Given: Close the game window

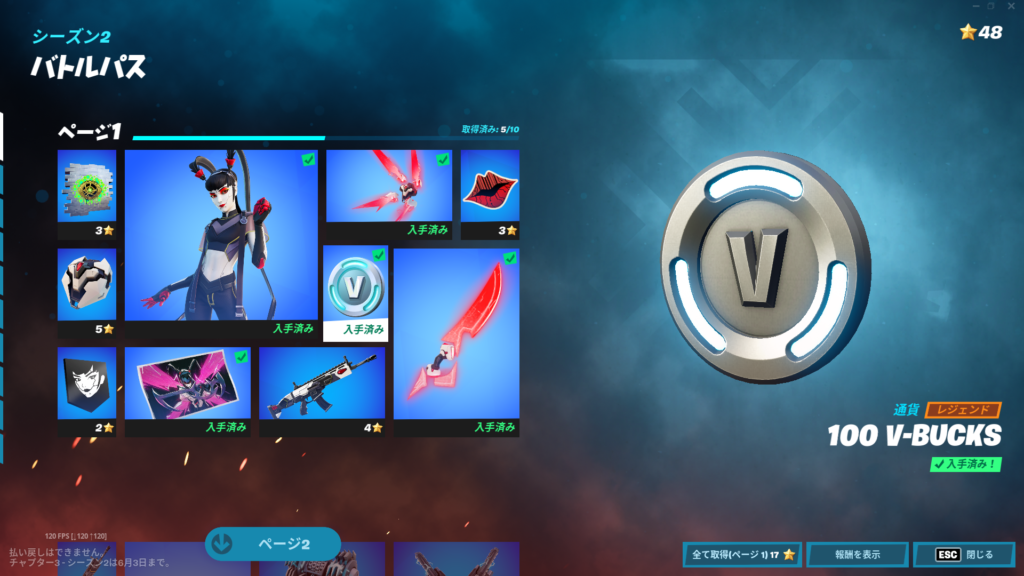Looking at the screenshot, I should 1011,6.
